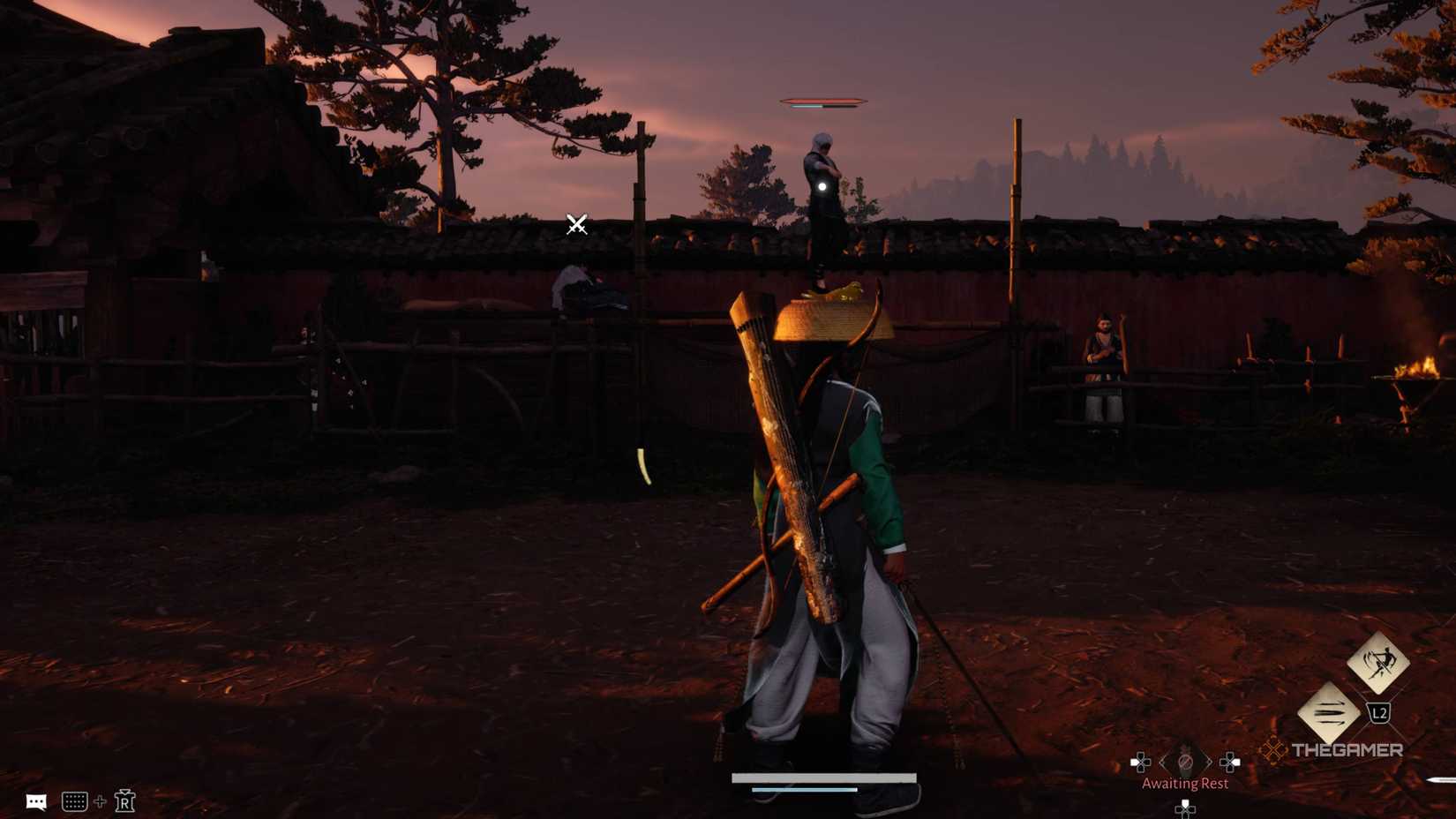
Task: Toggle the disabled-circle overlay on the rest item
Action: (1186, 761)
